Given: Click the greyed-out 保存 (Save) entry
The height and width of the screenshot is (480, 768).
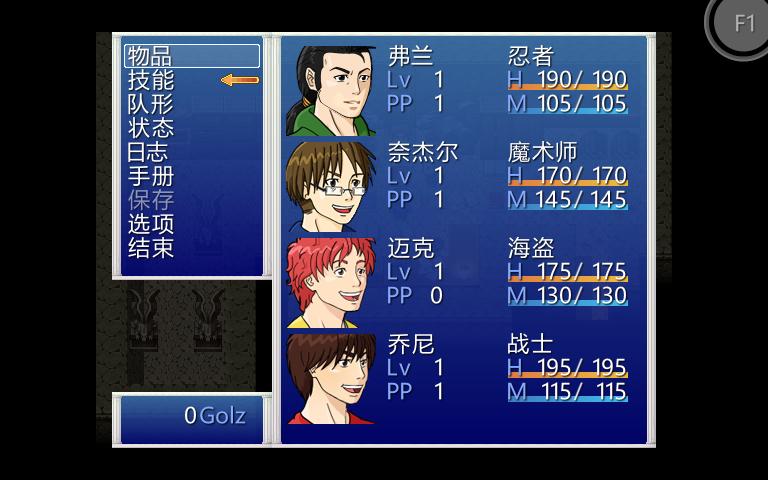Looking at the screenshot, I should coord(151,200).
